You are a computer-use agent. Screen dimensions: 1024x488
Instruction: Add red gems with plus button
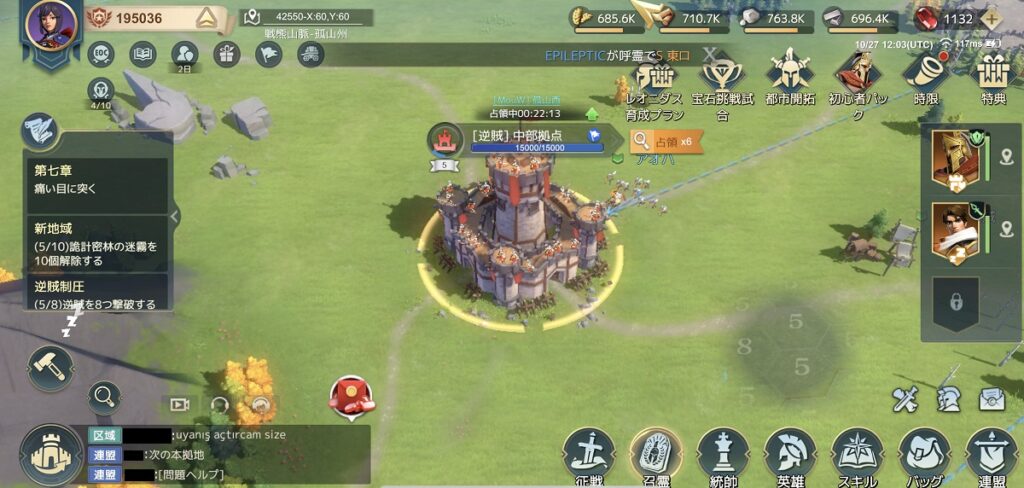(x=991, y=18)
